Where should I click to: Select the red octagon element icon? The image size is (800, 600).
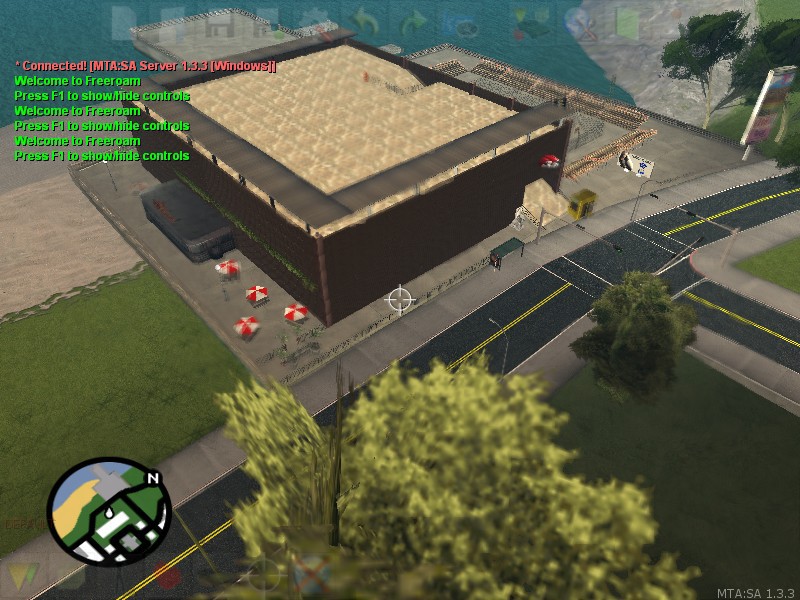[166, 577]
